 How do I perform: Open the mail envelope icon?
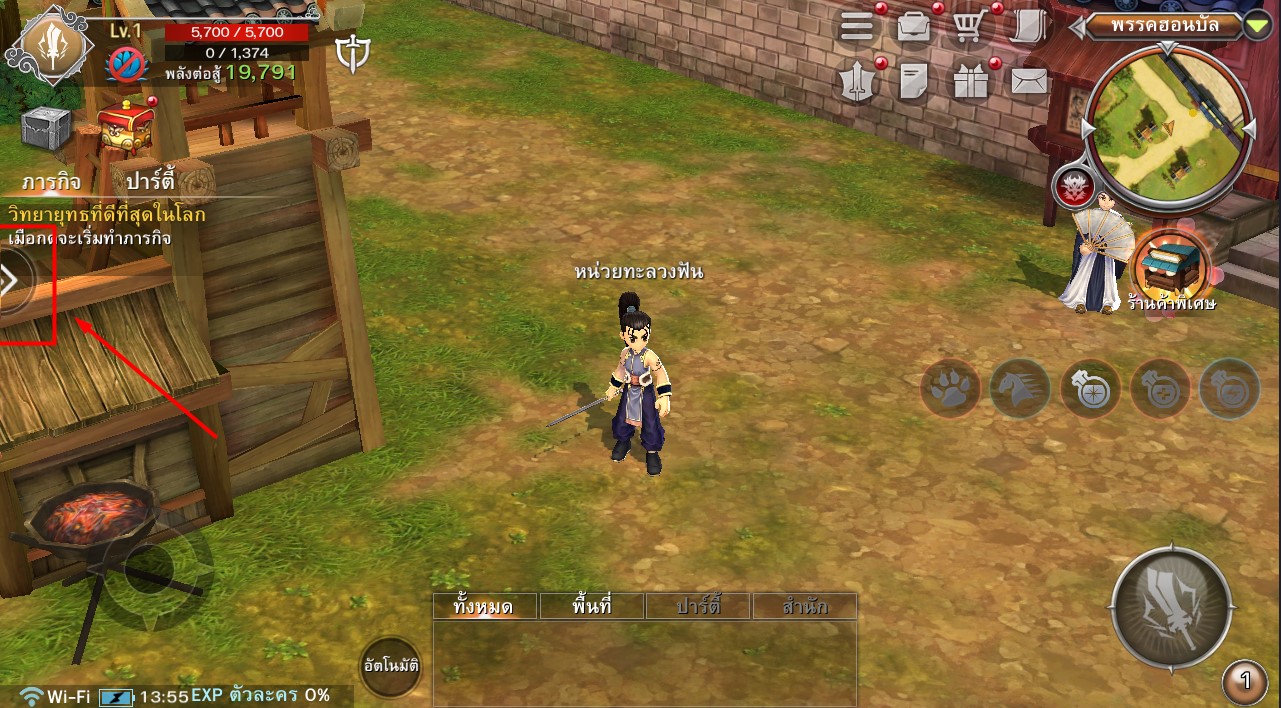1029,81
